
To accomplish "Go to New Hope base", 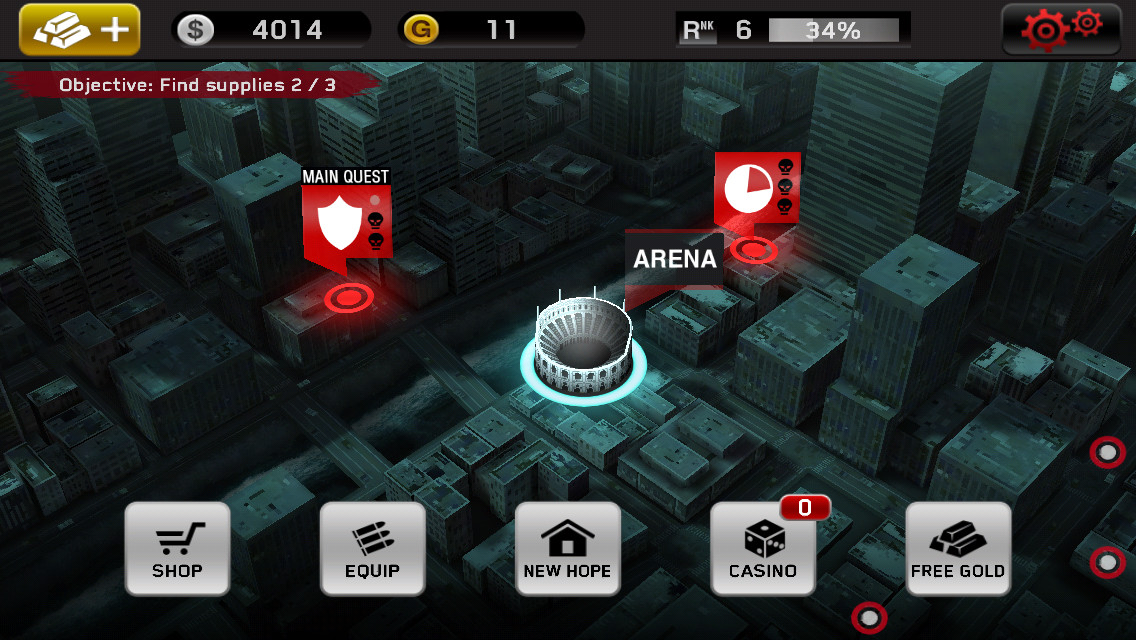I will click(x=567, y=549).
